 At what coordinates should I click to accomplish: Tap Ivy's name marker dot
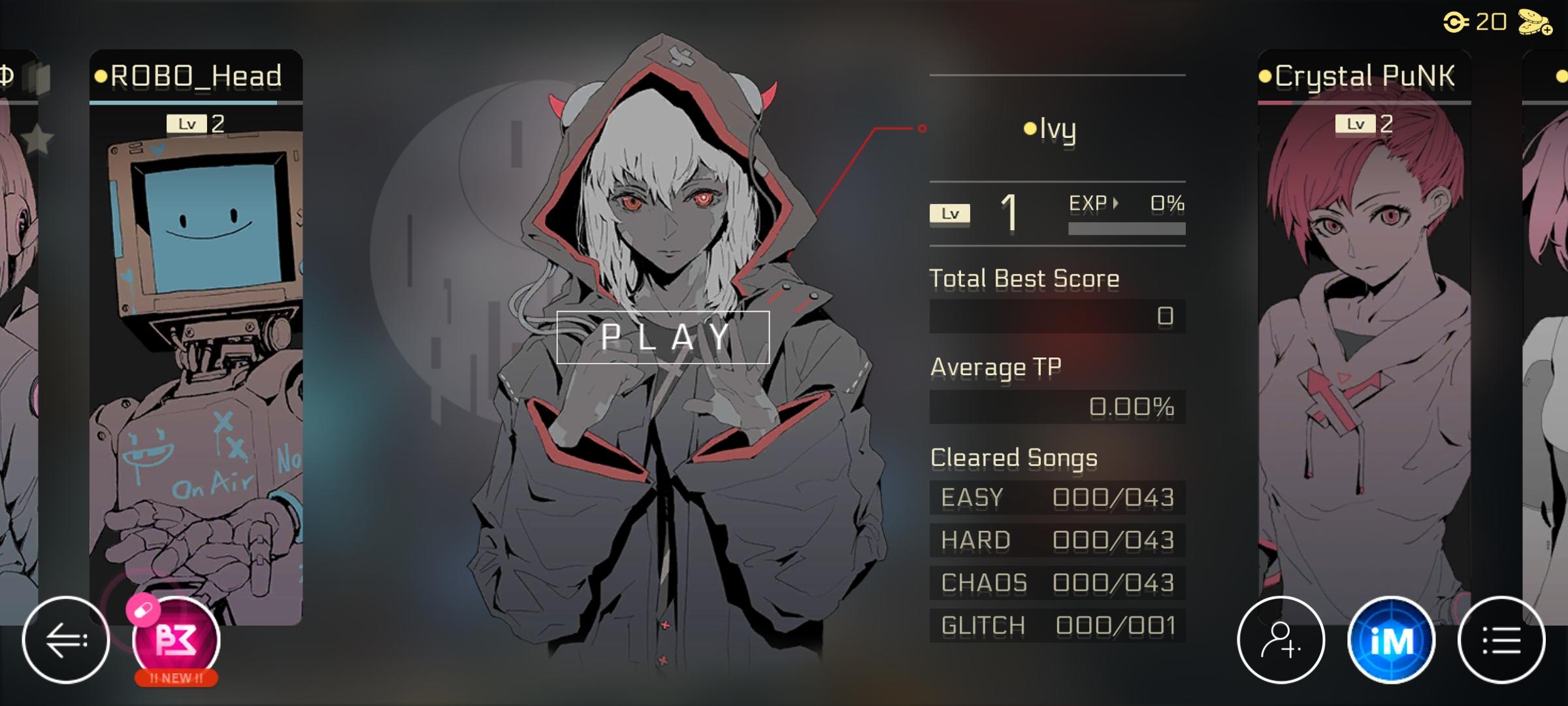pos(1031,129)
